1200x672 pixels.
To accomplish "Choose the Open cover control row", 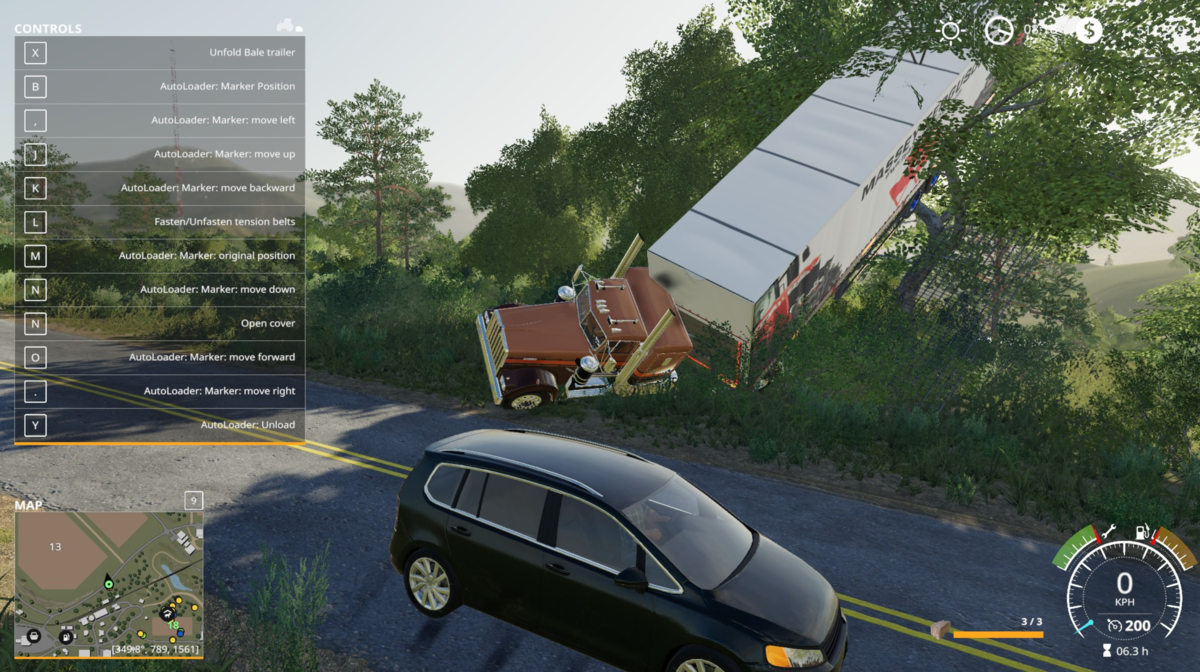I will tap(160, 323).
